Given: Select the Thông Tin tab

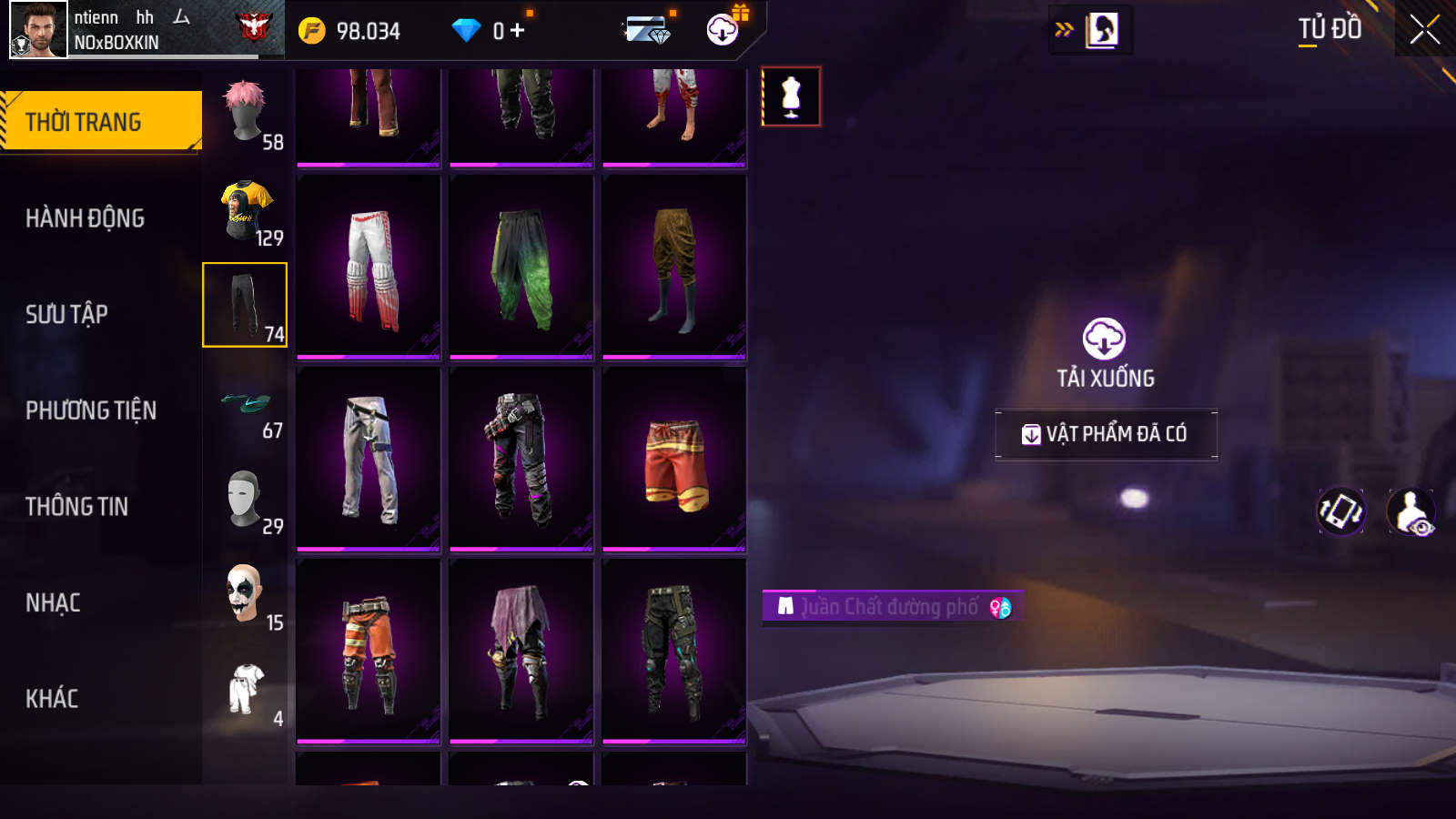Looking at the screenshot, I should pos(76,507).
